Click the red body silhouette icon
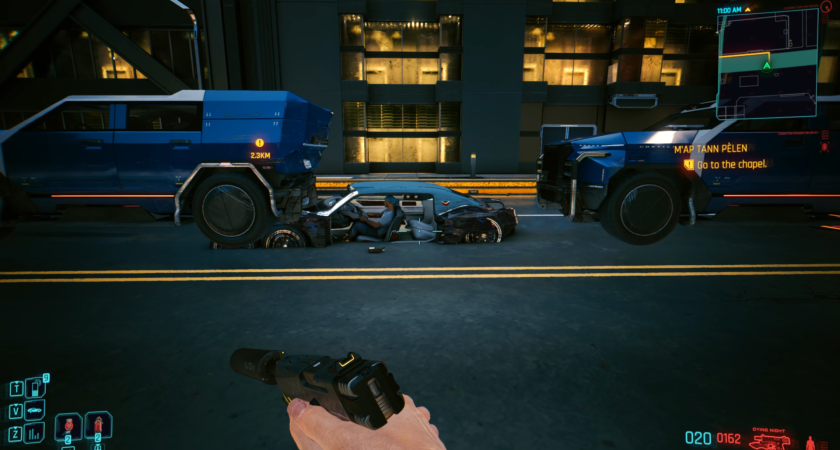 click(811, 440)
